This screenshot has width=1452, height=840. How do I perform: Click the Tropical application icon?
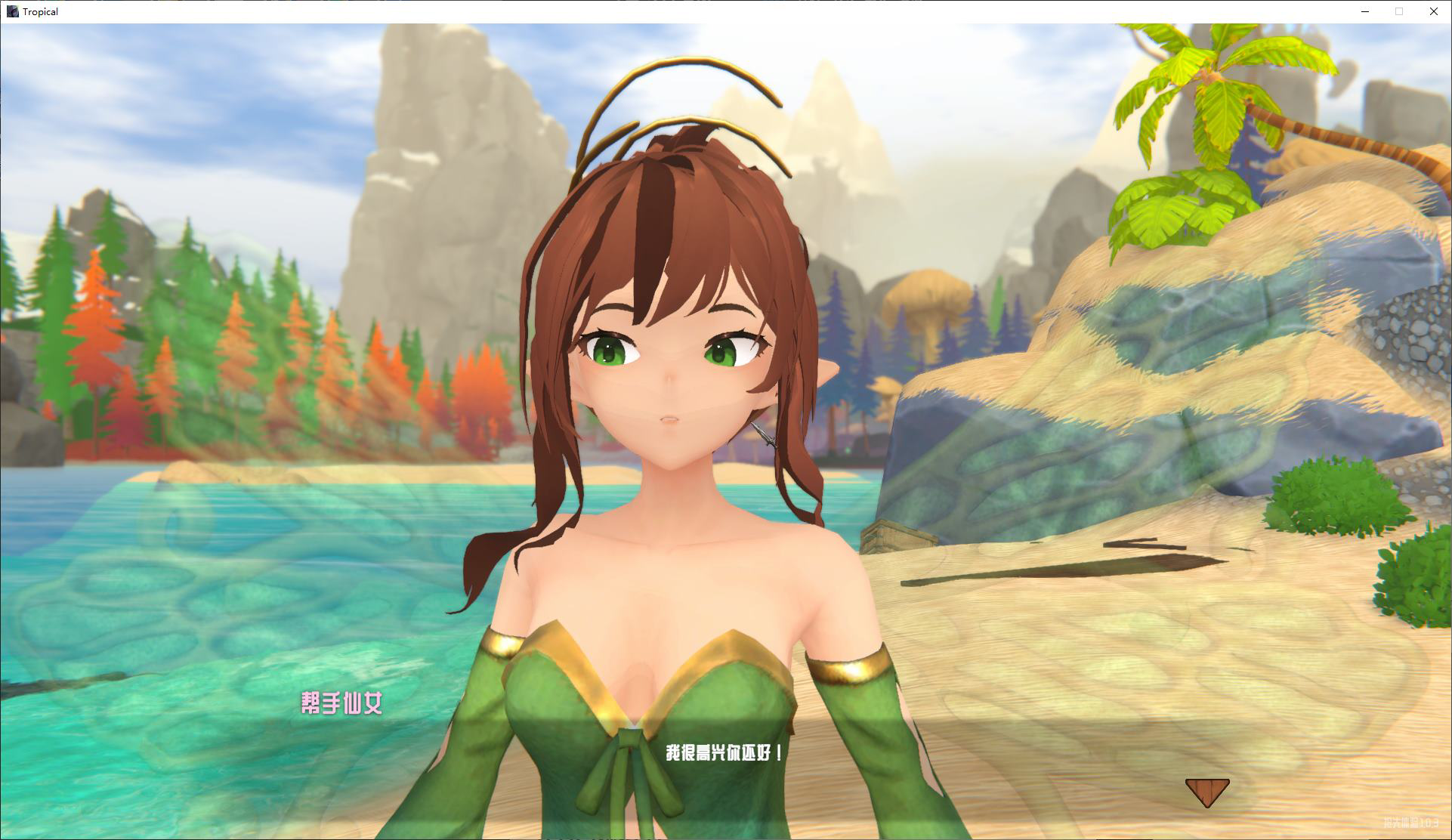[x=11, y=11]
